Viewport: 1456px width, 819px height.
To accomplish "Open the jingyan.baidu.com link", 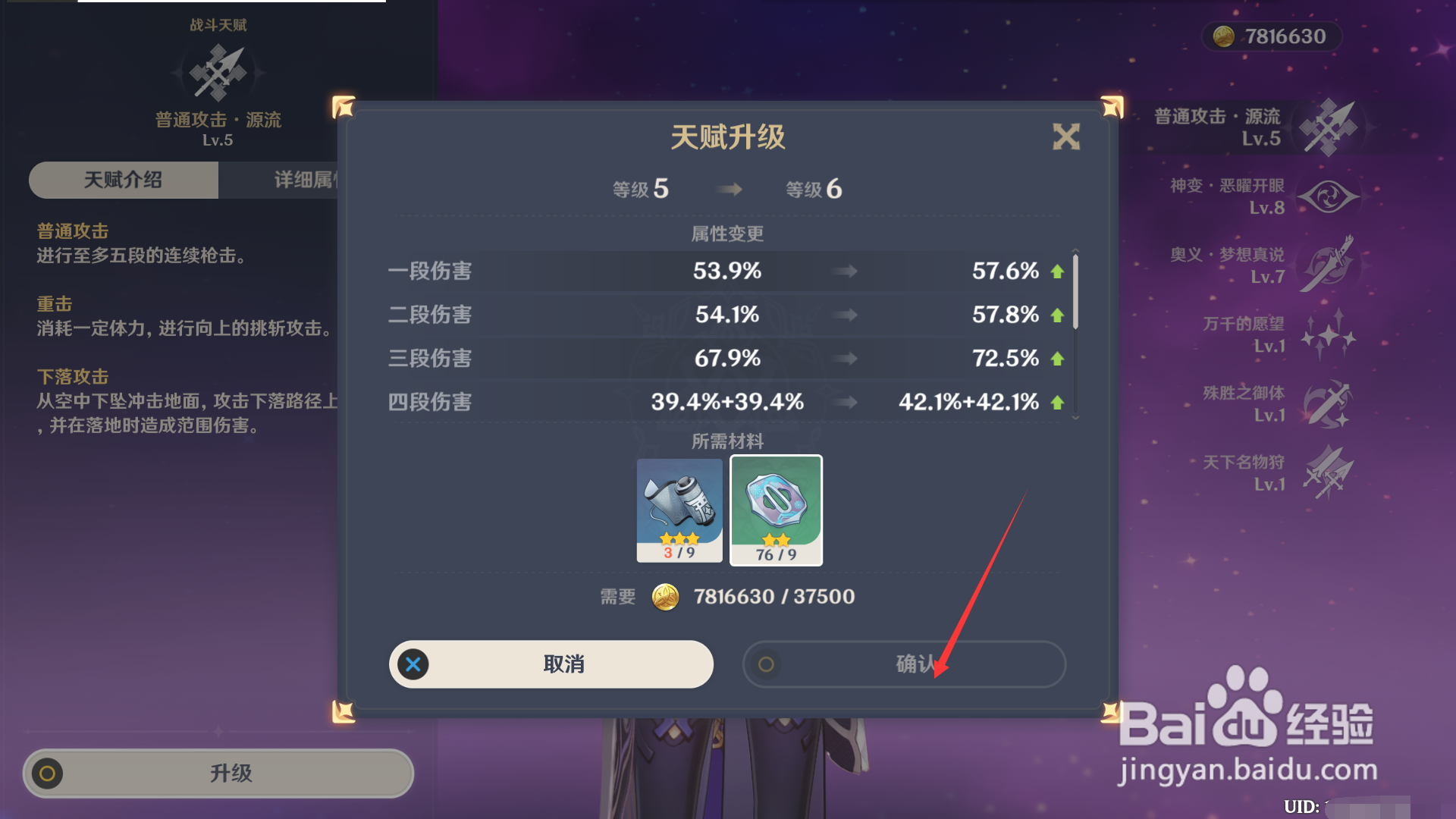I will tap(1249, 770).
